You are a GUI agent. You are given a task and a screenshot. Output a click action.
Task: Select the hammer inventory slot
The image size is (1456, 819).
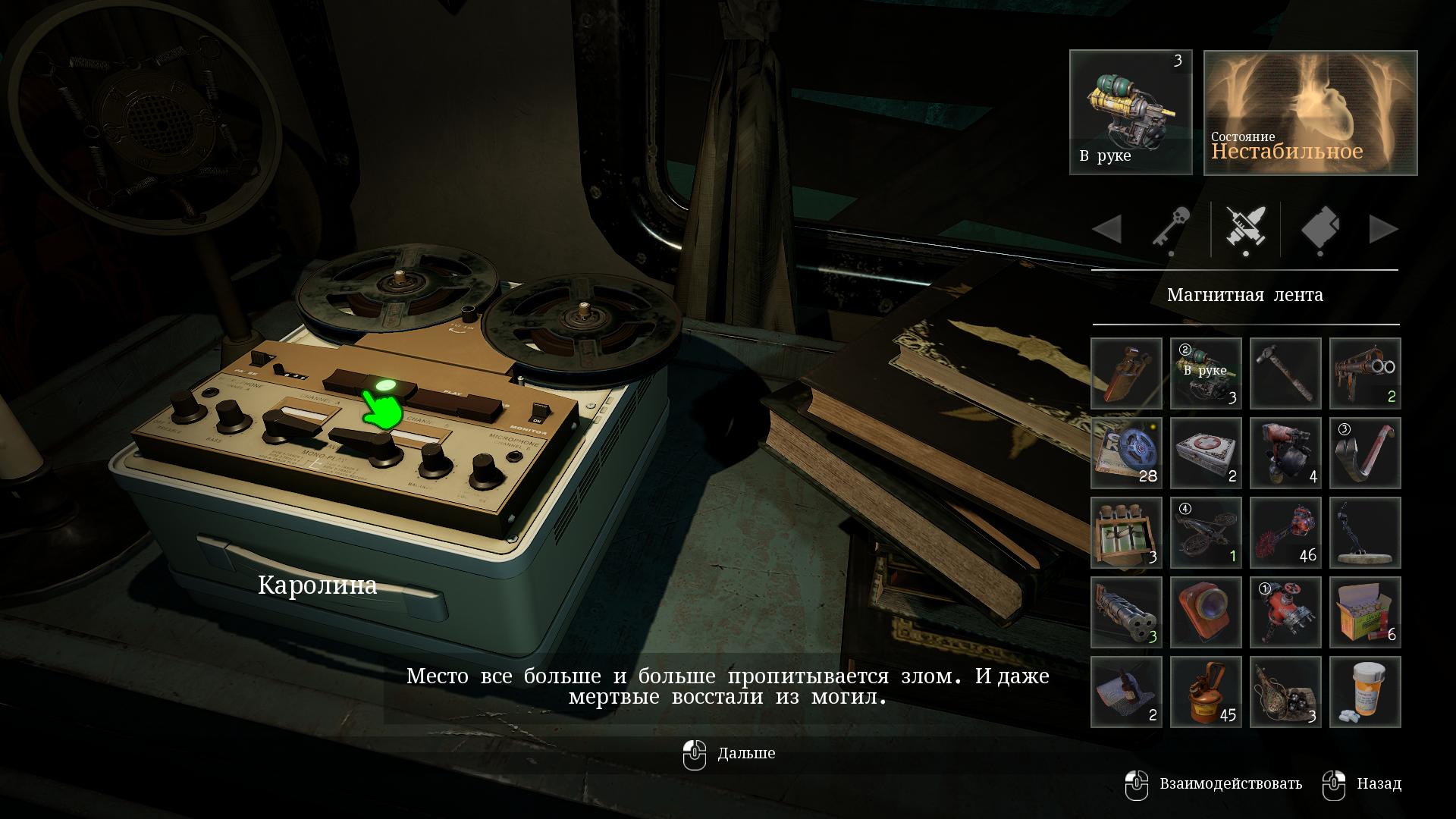click(1285, 373)
